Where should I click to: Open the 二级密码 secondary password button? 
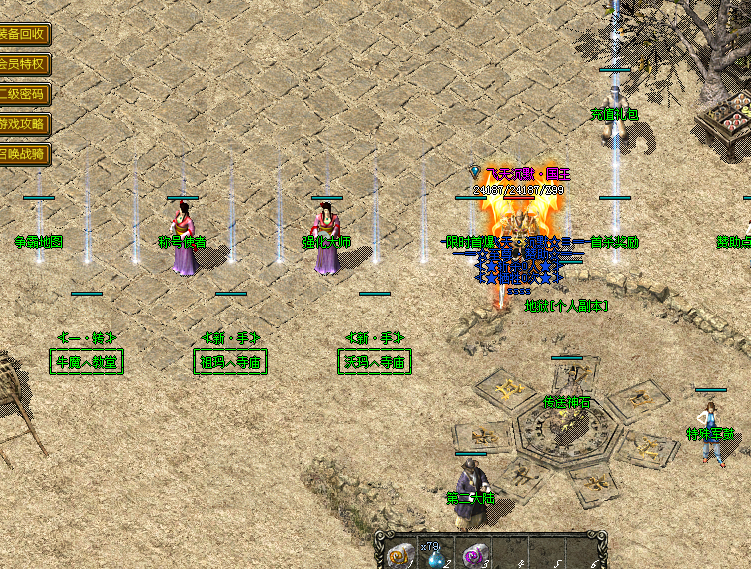click(22, 94)
